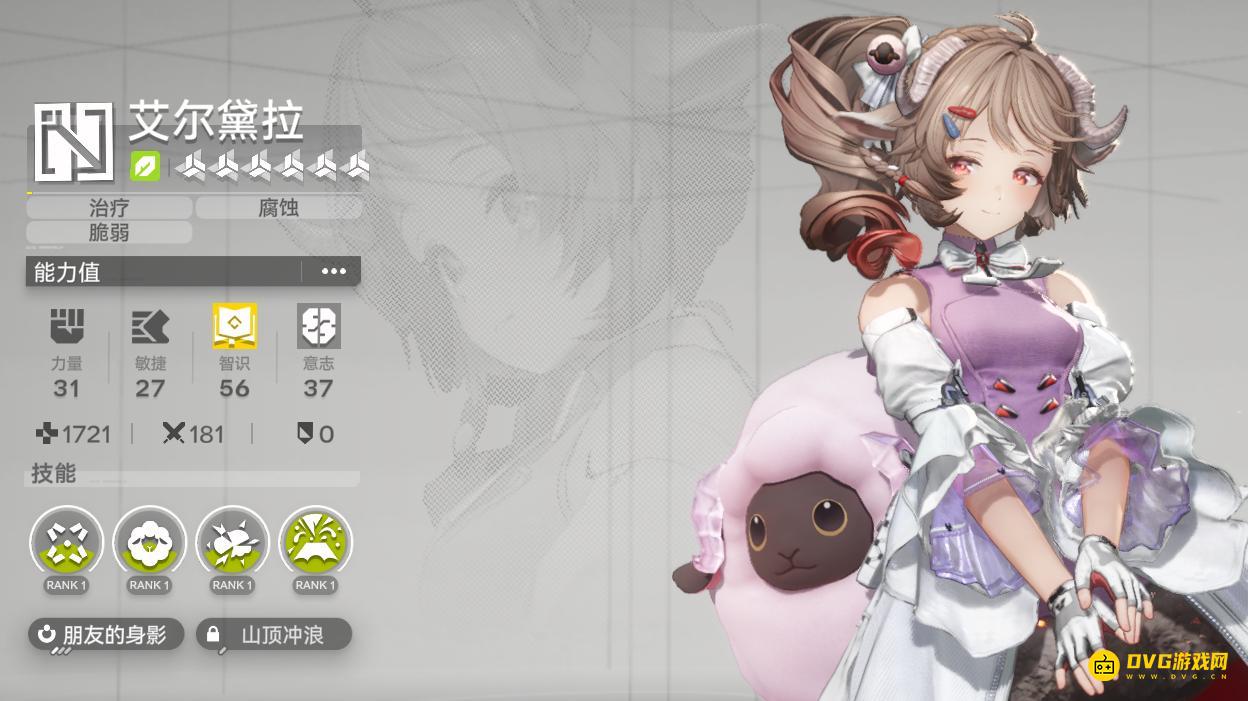Open the shattering sheep skill icon

click(232, 543)
